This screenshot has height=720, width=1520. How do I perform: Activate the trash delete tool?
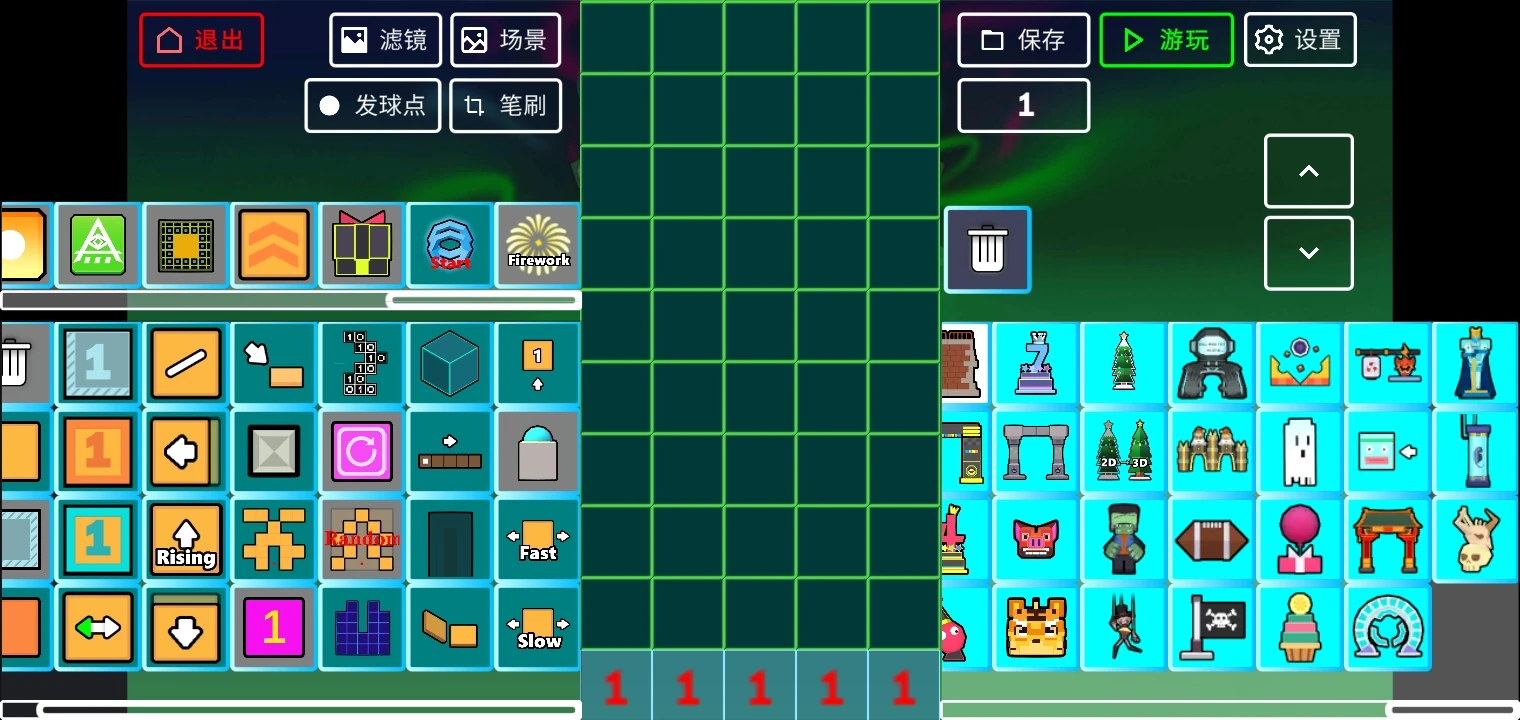[987, 250]
